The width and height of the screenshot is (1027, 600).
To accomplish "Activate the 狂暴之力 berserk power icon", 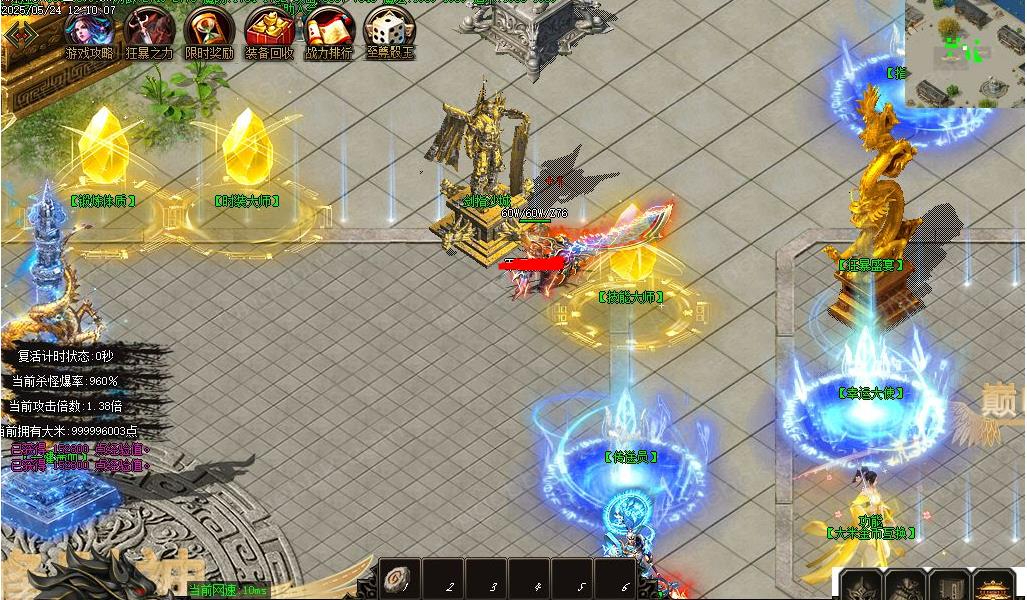I will [149, 30].
